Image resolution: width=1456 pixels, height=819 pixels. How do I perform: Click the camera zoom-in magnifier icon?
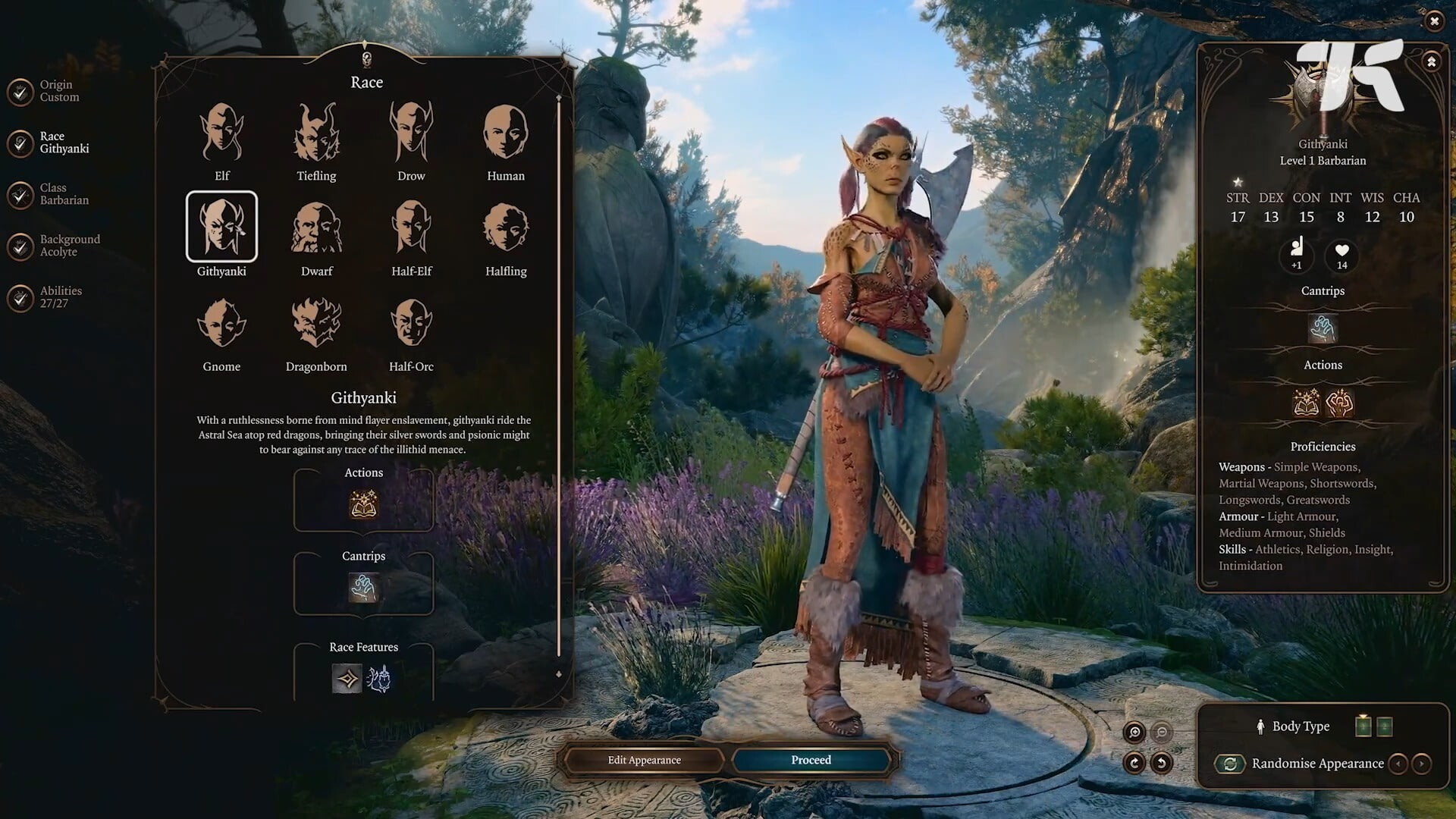[x=1134, y=733]
